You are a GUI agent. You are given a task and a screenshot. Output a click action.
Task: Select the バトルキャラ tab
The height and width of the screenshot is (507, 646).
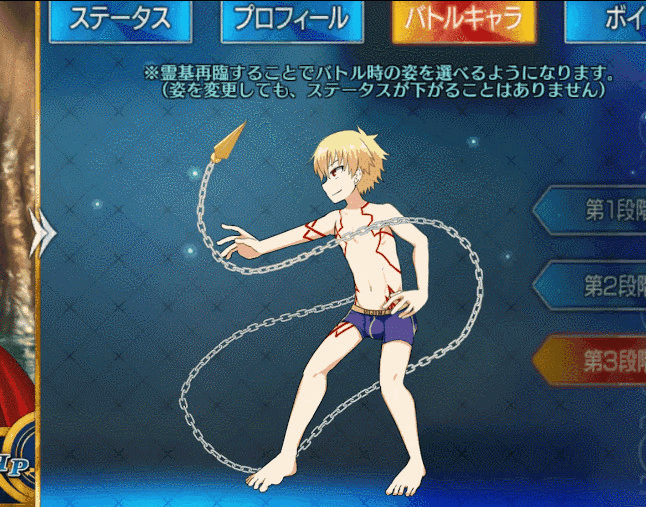point(463,19)
